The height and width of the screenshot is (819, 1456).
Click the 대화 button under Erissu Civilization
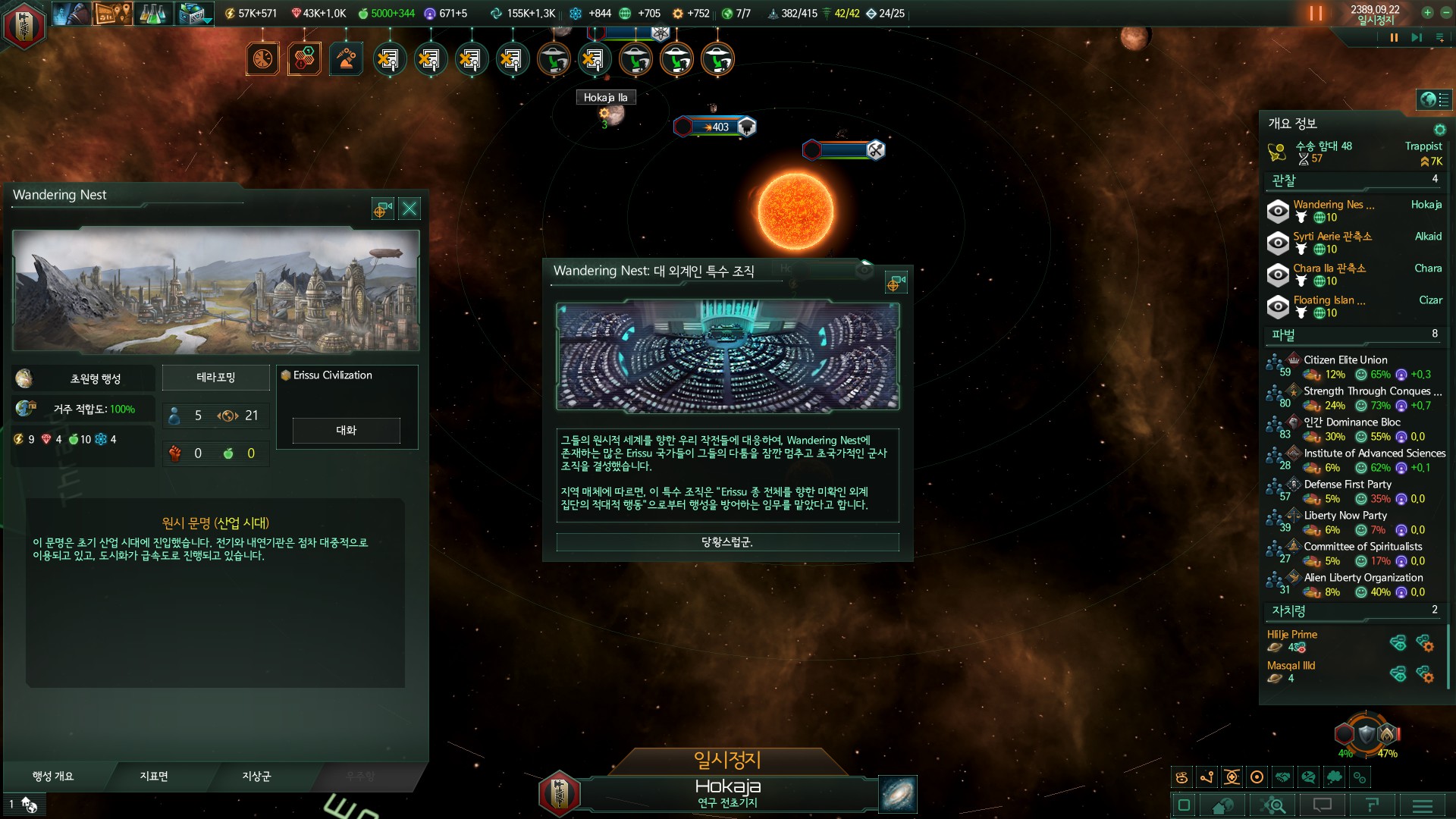pos(346,430)
